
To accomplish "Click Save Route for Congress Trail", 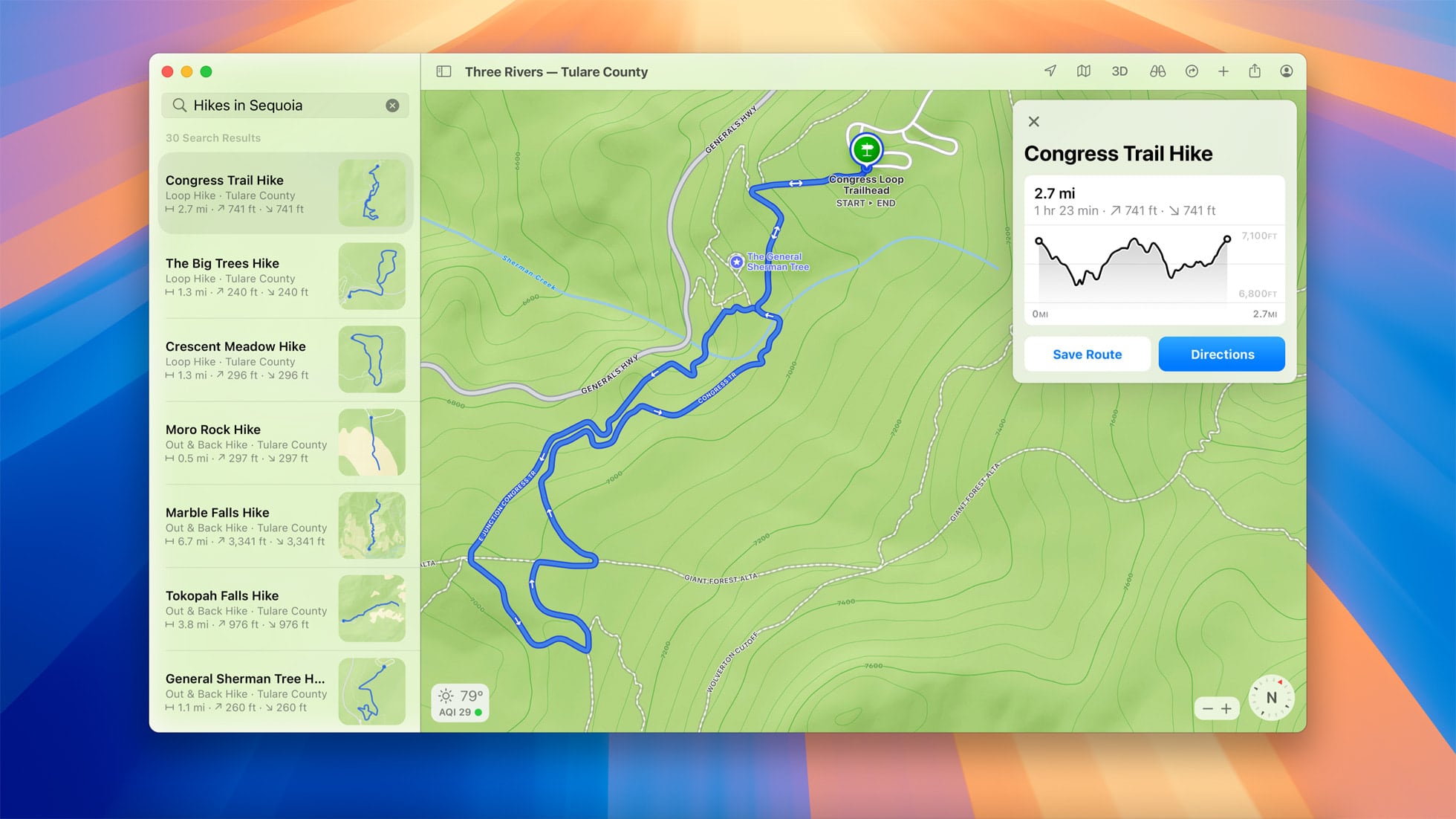I will point(1087,355).
